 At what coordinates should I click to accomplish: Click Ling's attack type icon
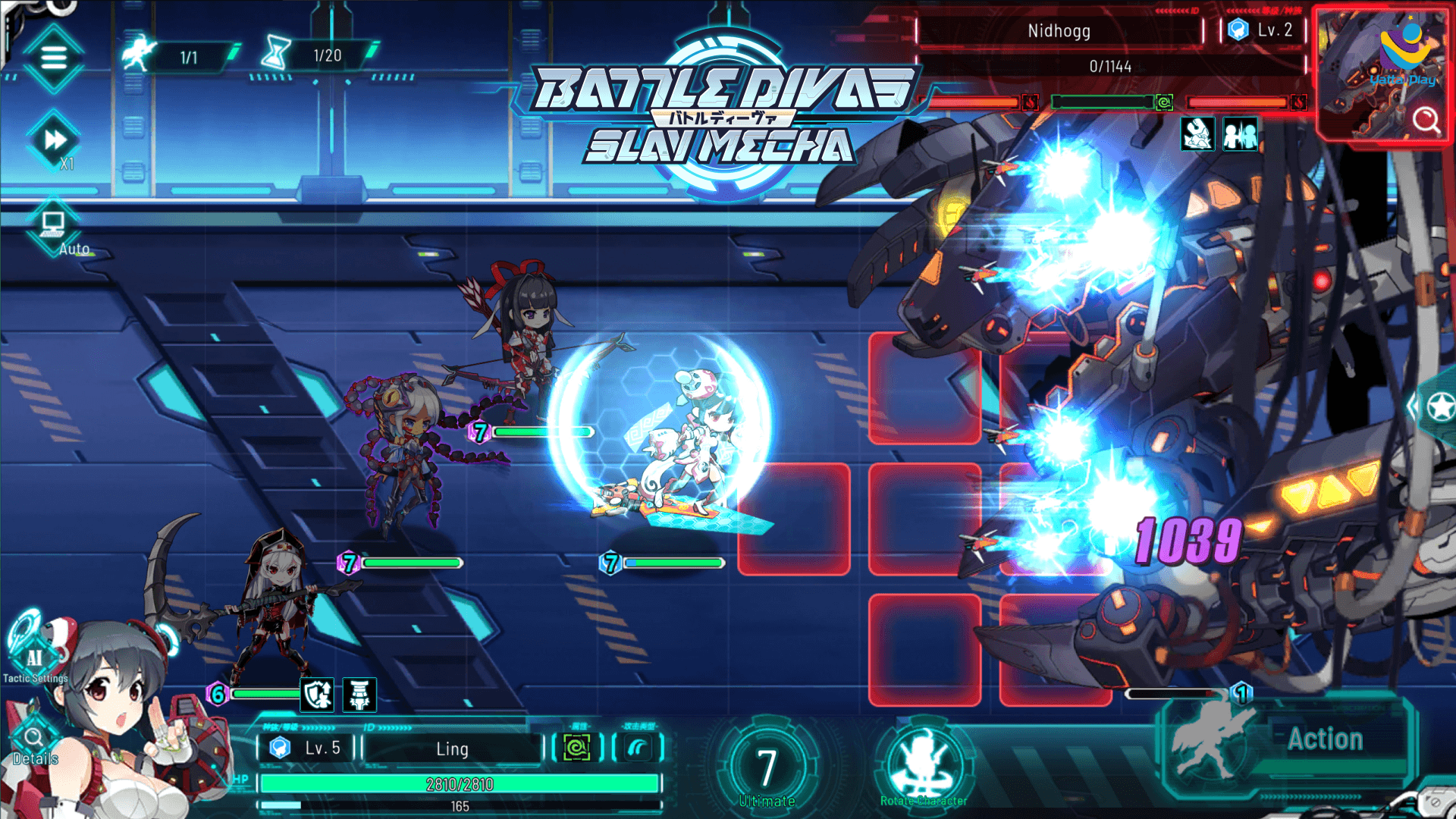[638, 748]
